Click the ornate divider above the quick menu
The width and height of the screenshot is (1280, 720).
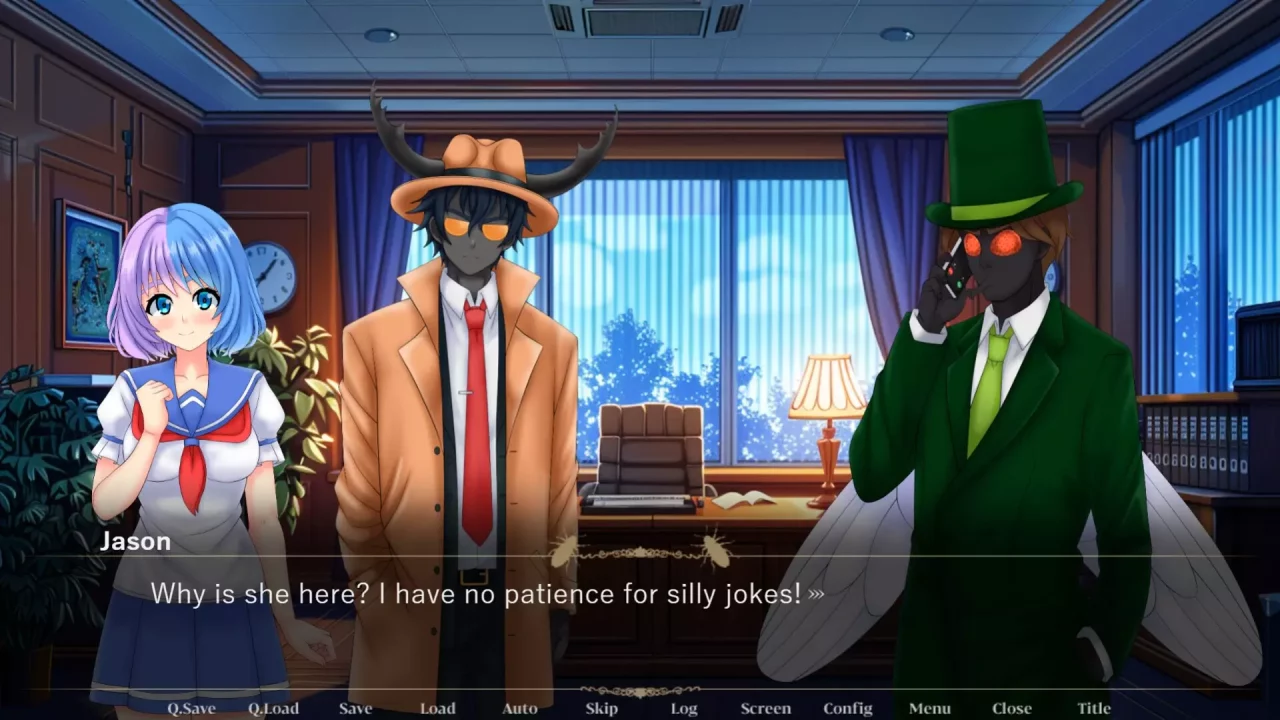coord(640,691)
